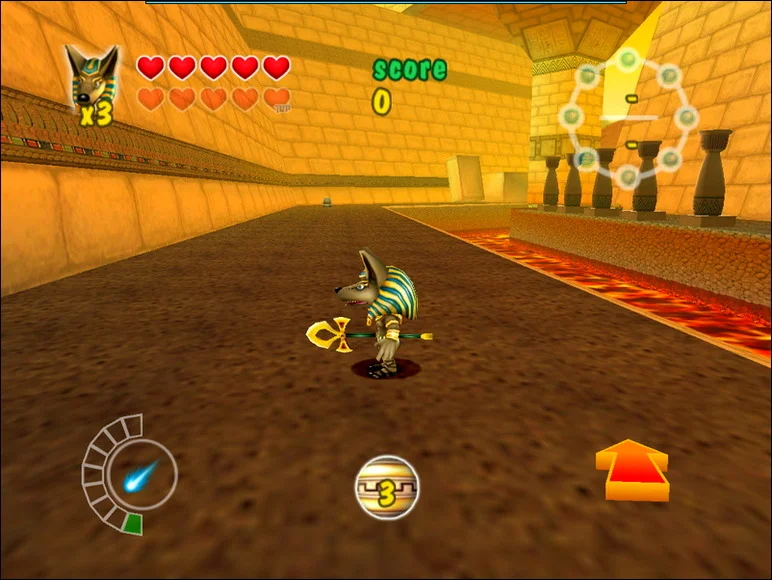Open the circular orb ring compass
This screenshot has width=772, height=580.
pos(628,118)
